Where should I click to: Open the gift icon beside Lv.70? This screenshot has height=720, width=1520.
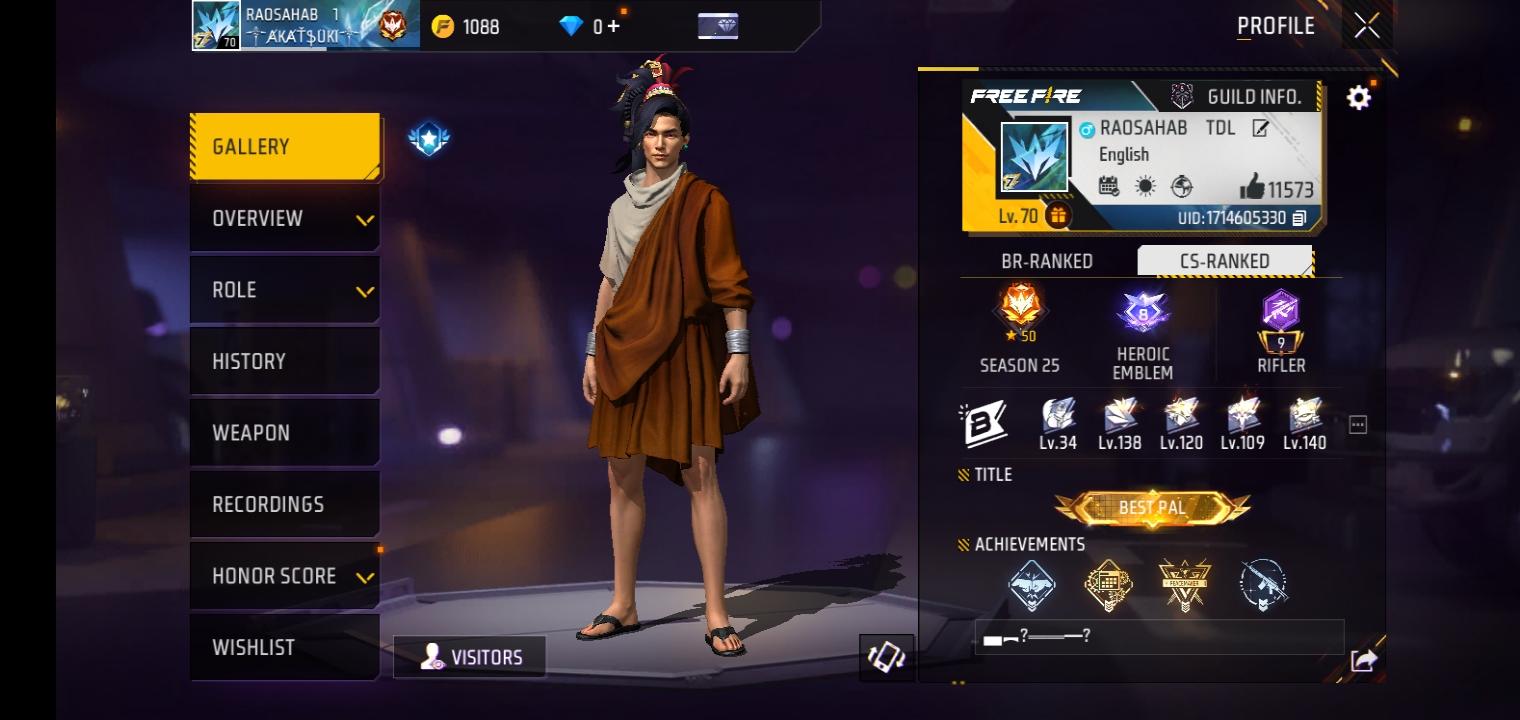click(1058, 213)
